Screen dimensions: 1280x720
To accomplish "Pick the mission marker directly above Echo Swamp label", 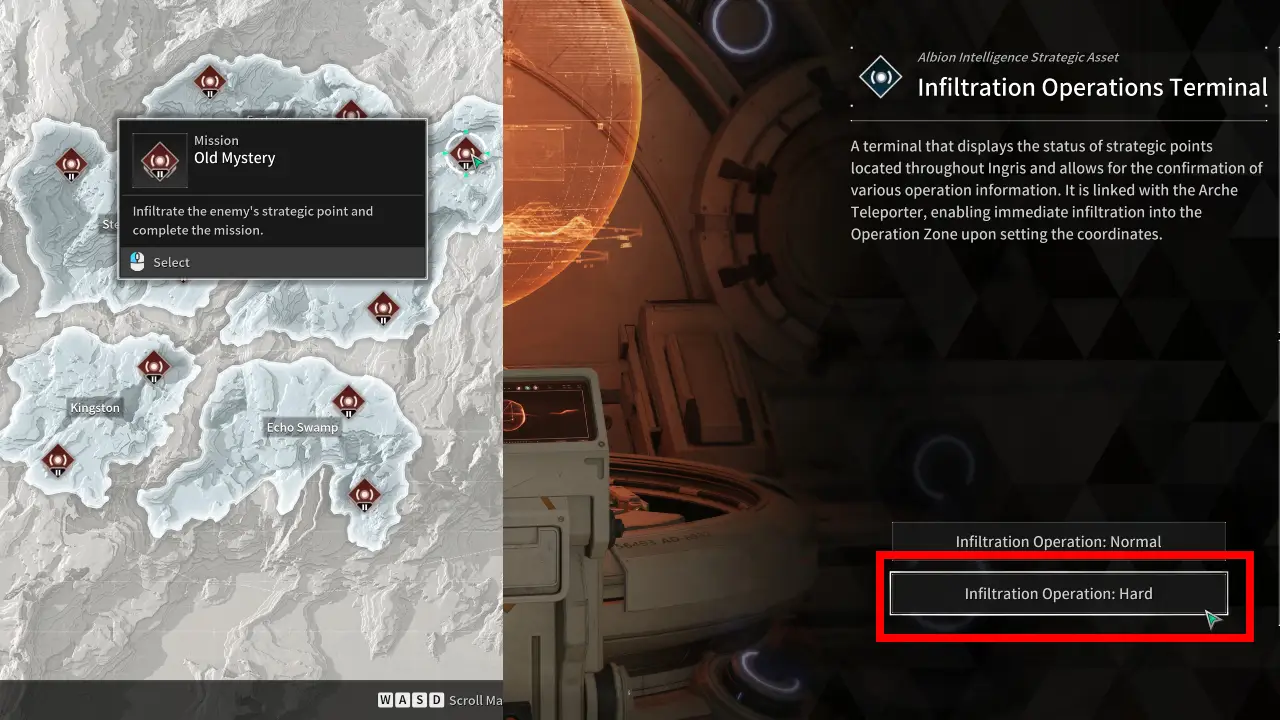I will click(x=348, y=402).
